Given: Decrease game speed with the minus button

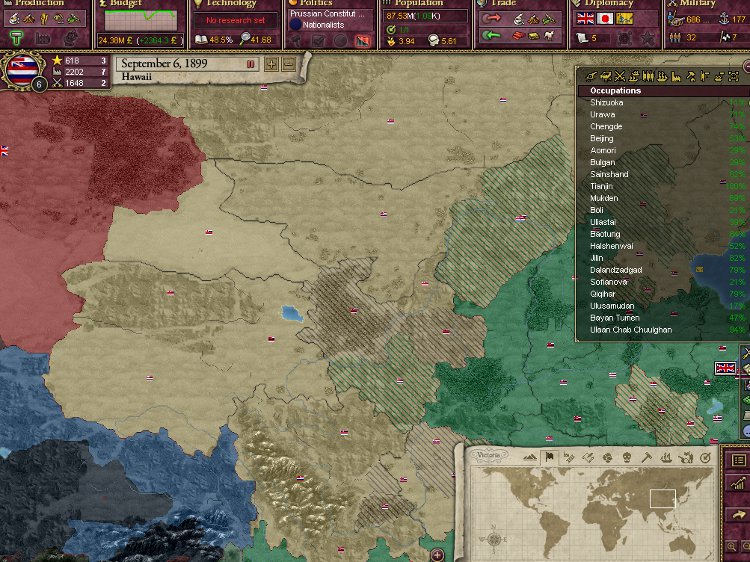Looking at the screenshot, I should coord(288,64).
